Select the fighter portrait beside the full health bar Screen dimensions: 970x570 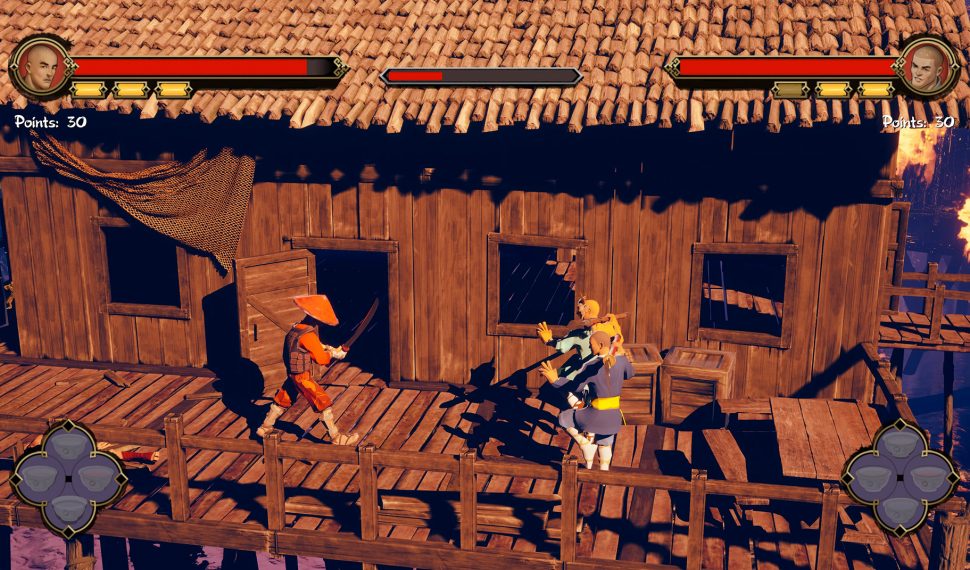[x=927, y=67]
